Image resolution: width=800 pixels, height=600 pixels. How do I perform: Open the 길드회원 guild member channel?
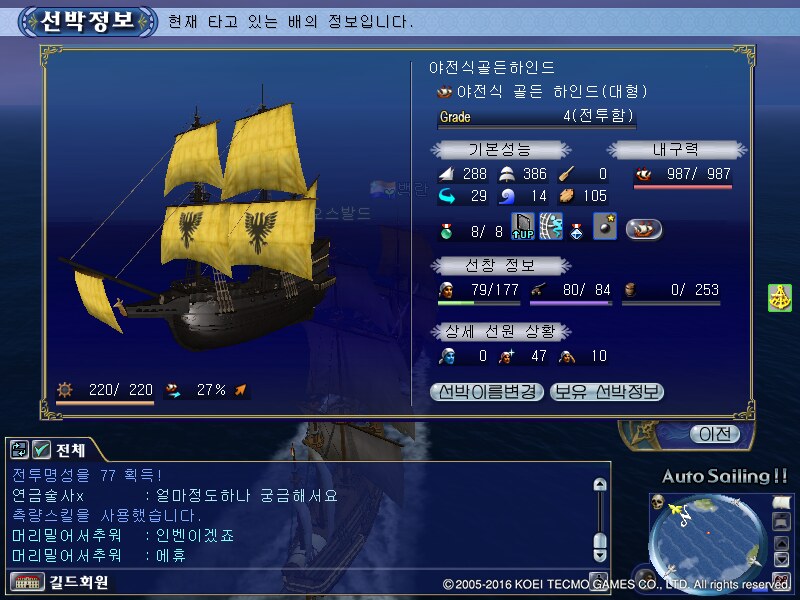(x=60, y=581)
